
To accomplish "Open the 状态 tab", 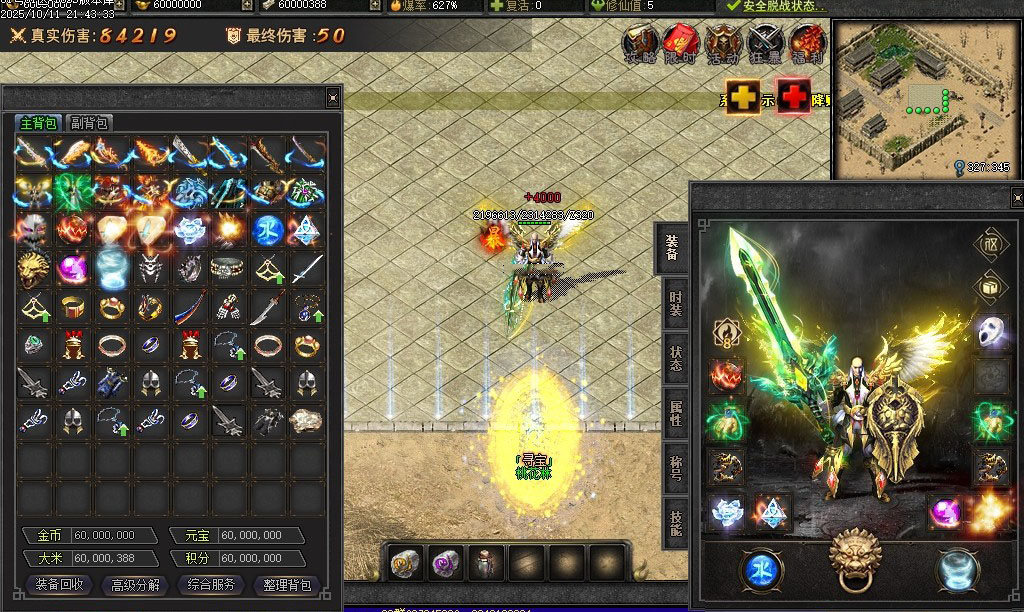I will pos(676,358).
